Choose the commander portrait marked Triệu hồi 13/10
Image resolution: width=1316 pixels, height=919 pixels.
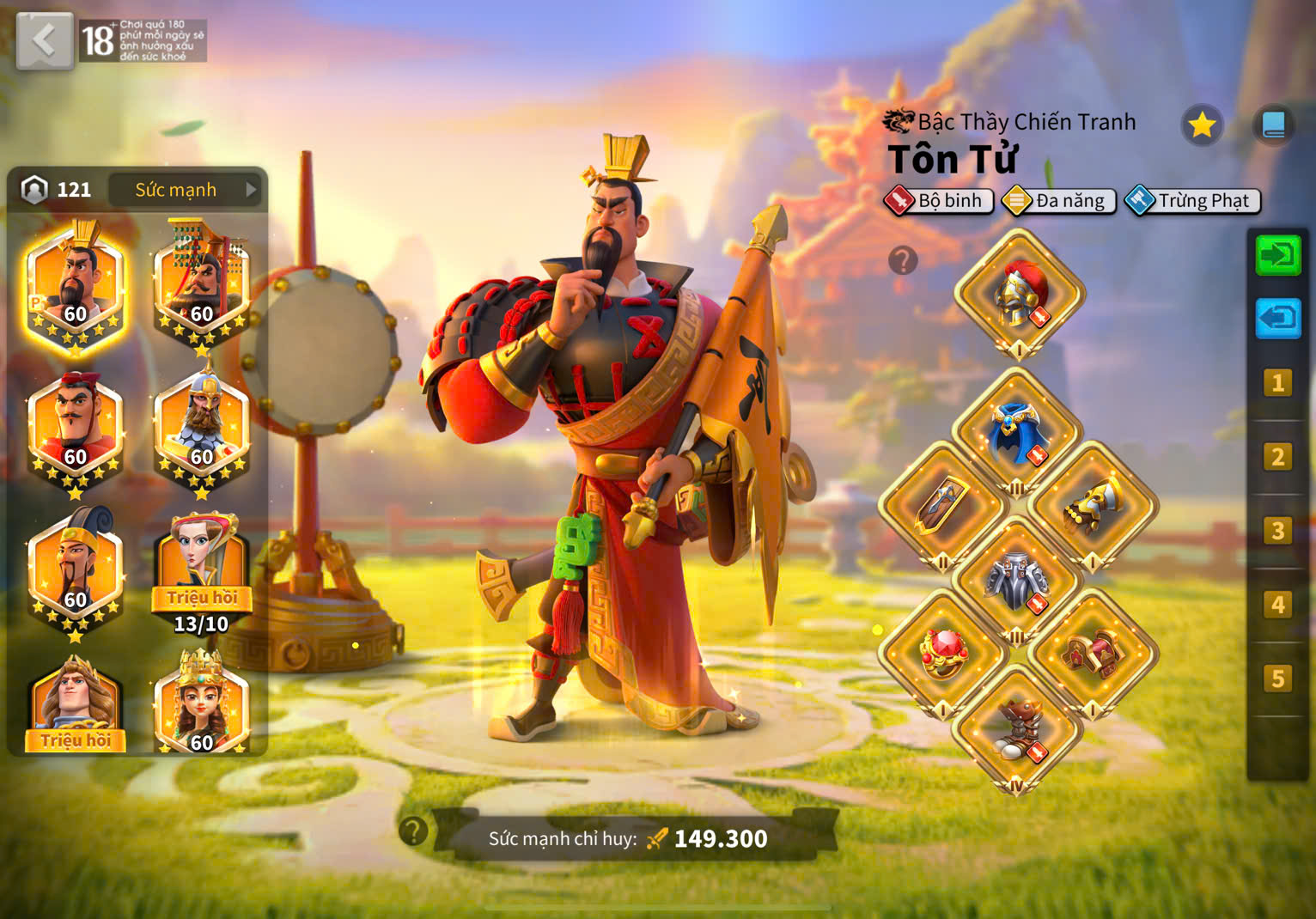point(202,571)
